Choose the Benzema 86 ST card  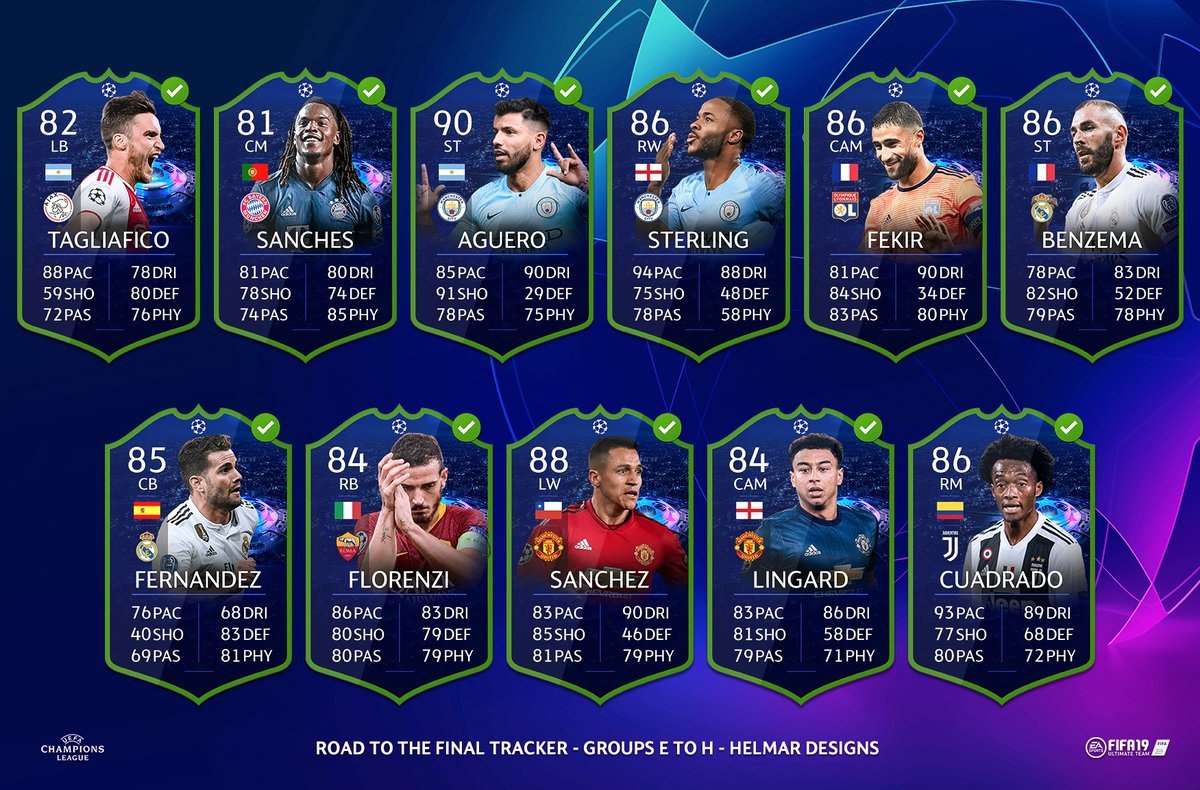pos(1092,215)
